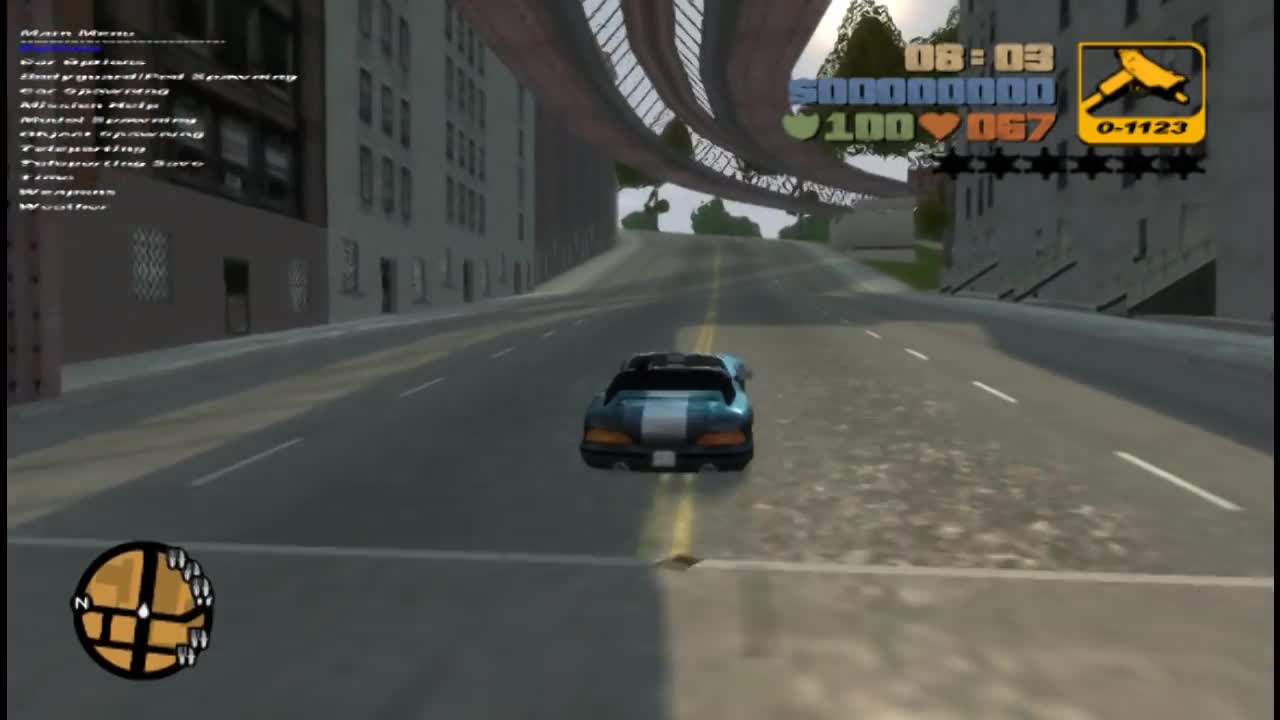Click the last wanted star slot
The width and height of the screenshot is (1280, 720).
pyautogui.click(x=1190, y=163)
